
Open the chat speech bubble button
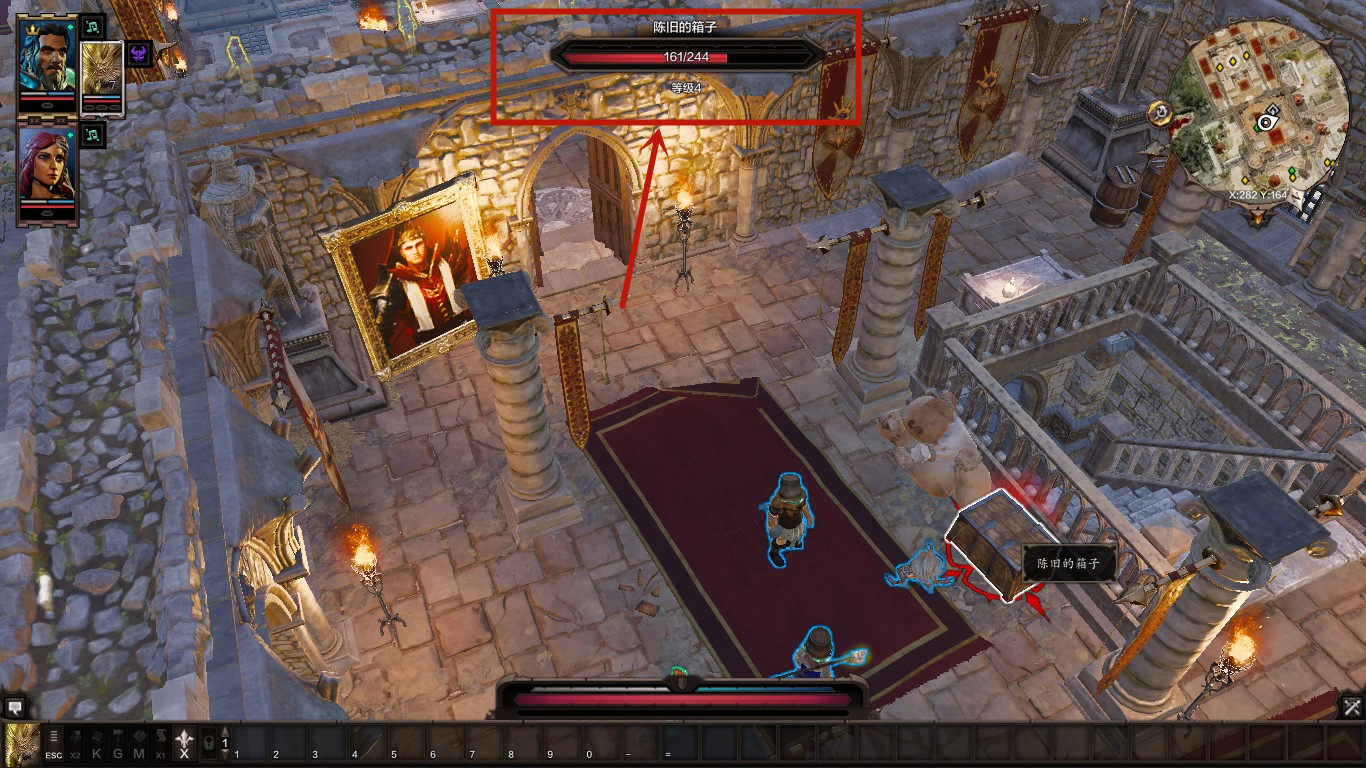click(14, 706)
